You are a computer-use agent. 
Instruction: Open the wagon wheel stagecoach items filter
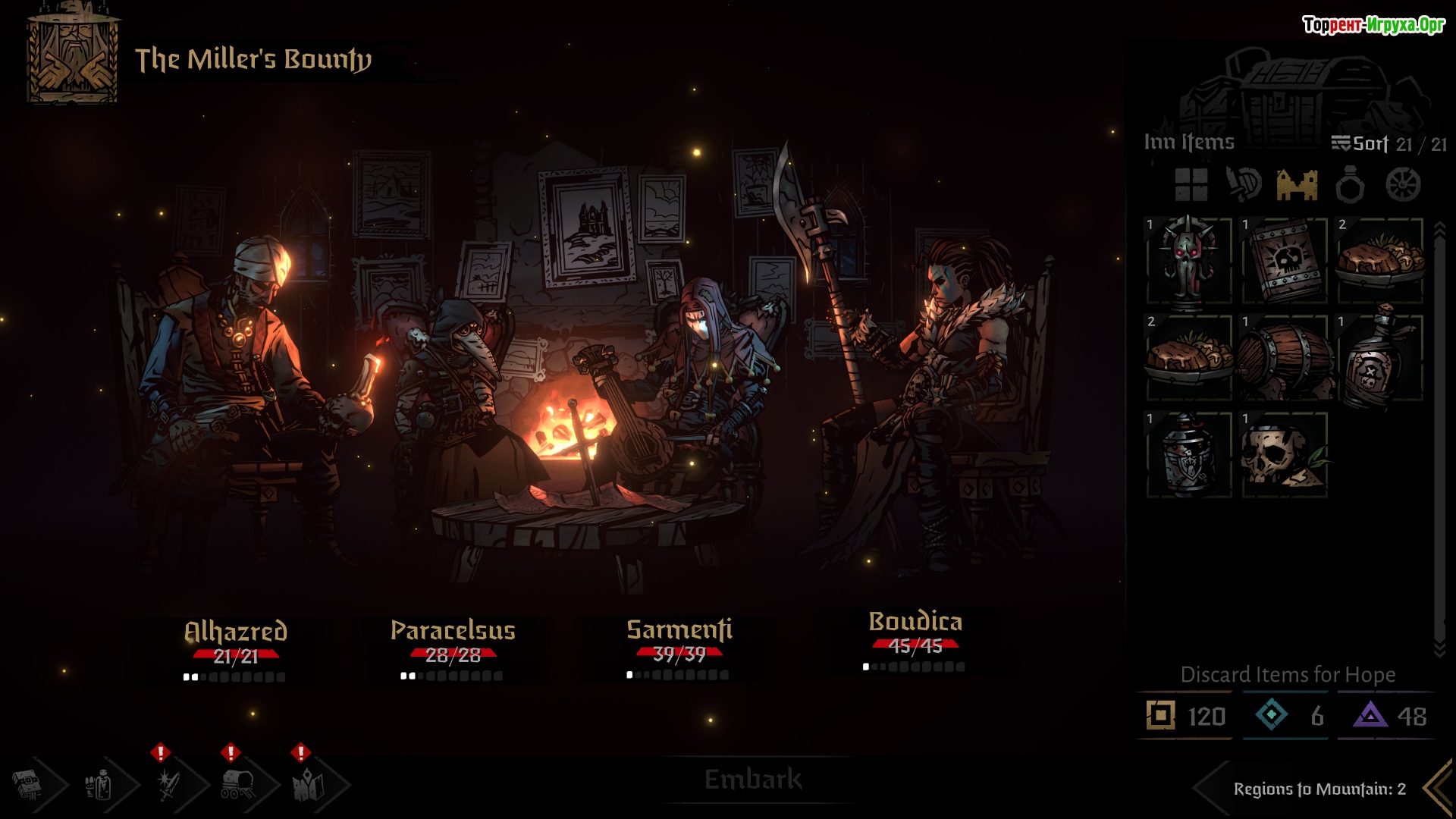pyautogui.click(x=1403, y=184)
